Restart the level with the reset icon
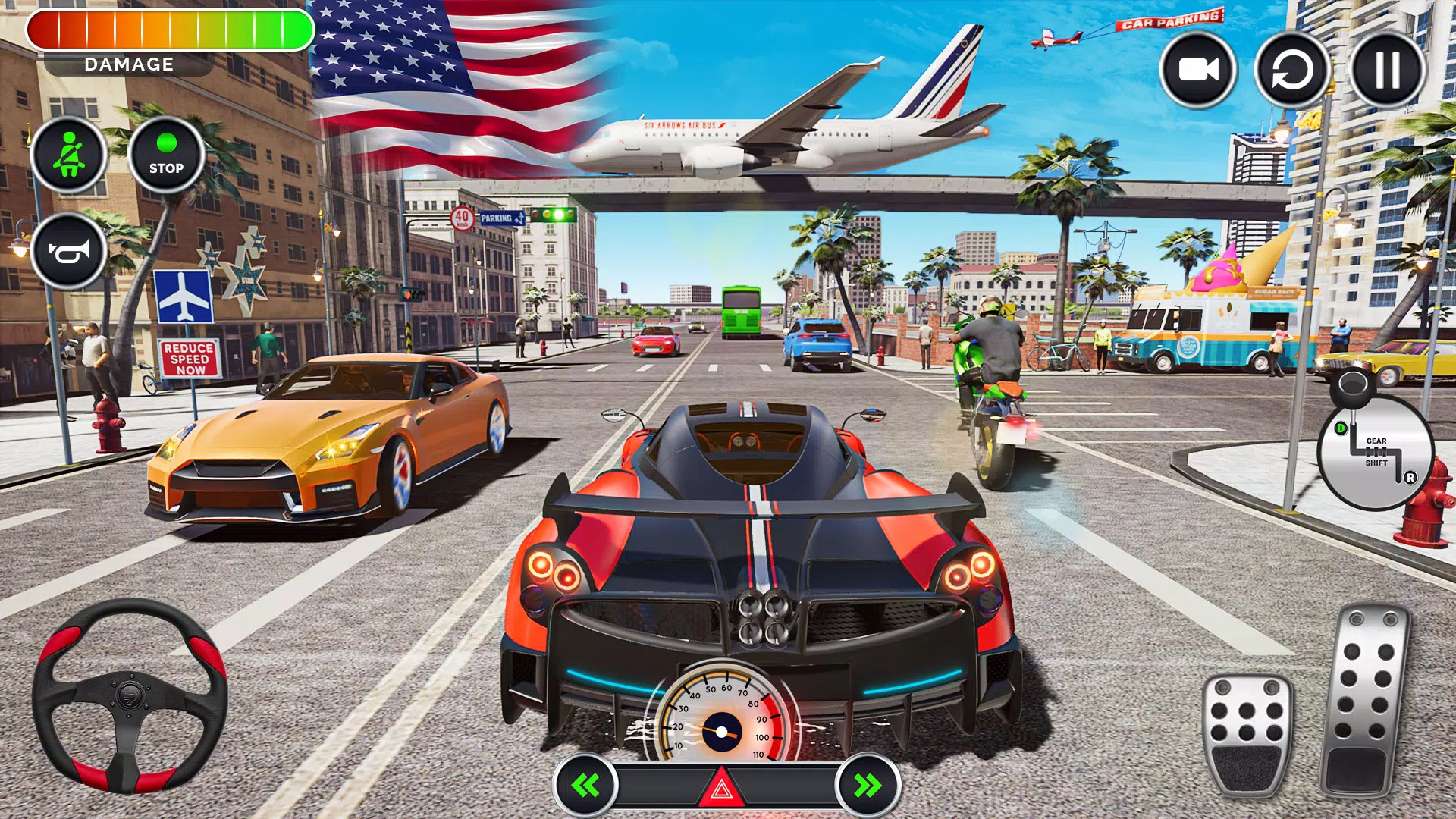Viewport: 1456px width, 819px height. click(1291, 71)
